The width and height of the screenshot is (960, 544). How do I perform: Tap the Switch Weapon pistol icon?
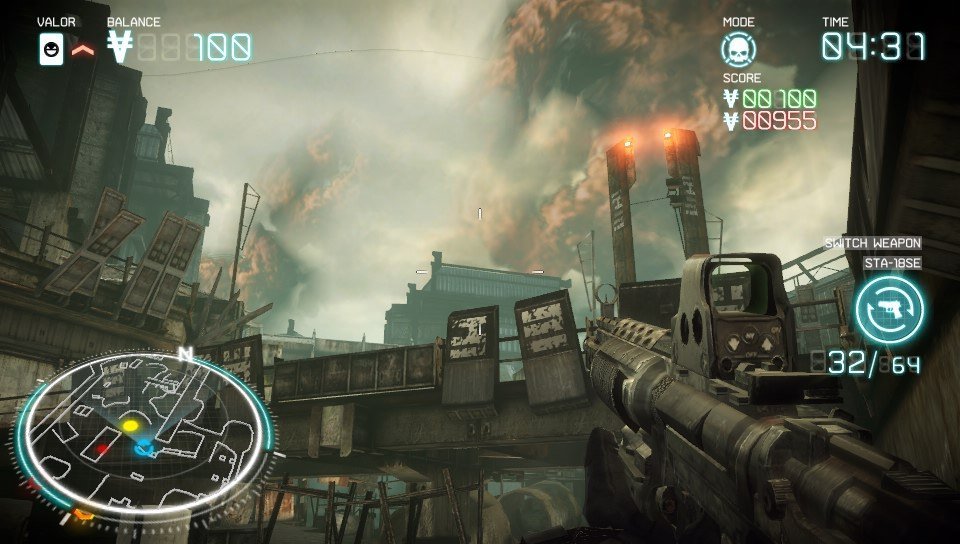click(888, 310)
